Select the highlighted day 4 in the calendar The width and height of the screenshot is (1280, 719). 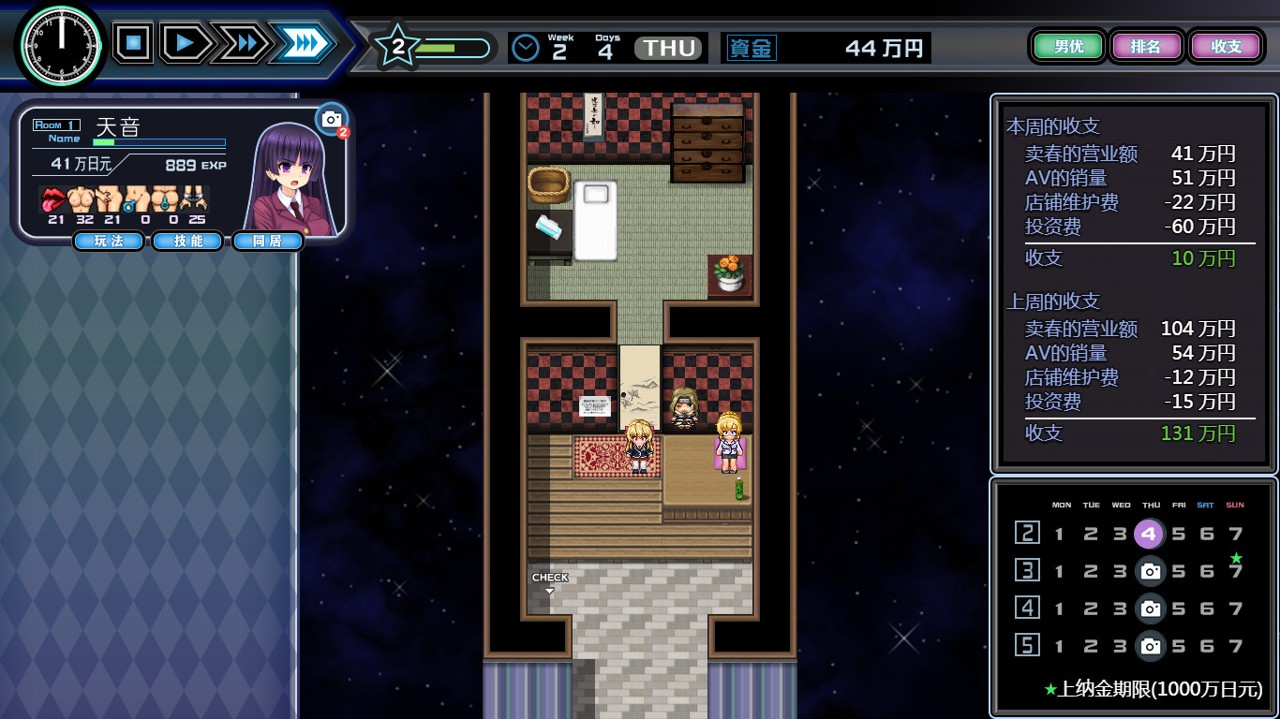tap(1149, 534)
